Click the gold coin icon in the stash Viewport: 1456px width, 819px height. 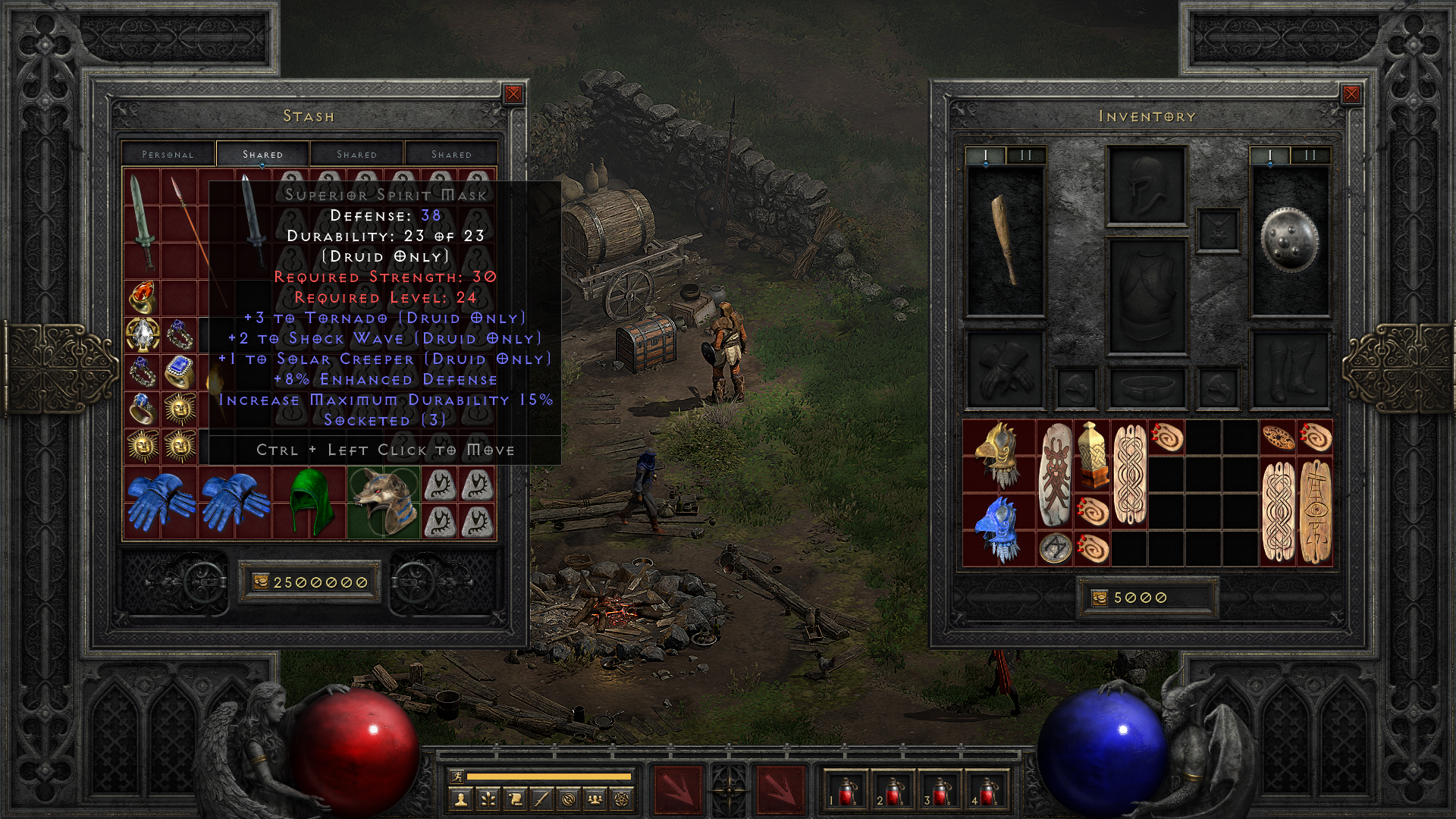(x=262, y=582)
